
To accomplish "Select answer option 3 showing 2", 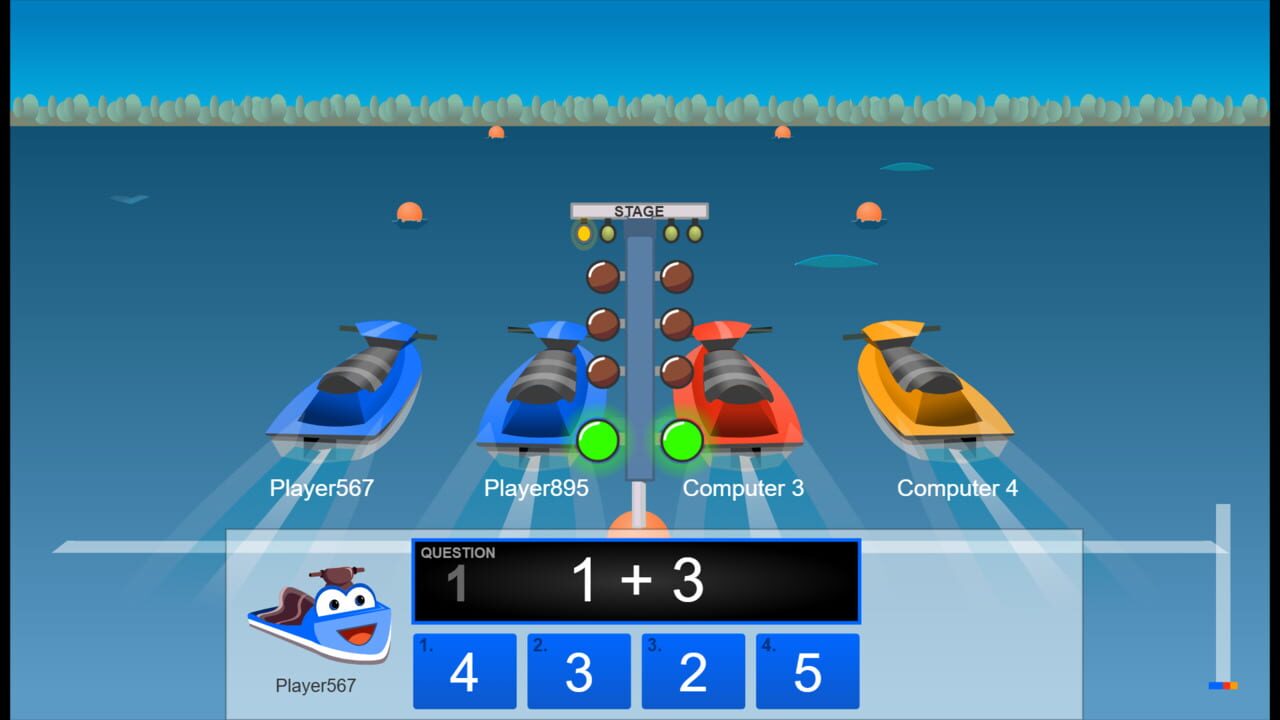I will 693,670.
